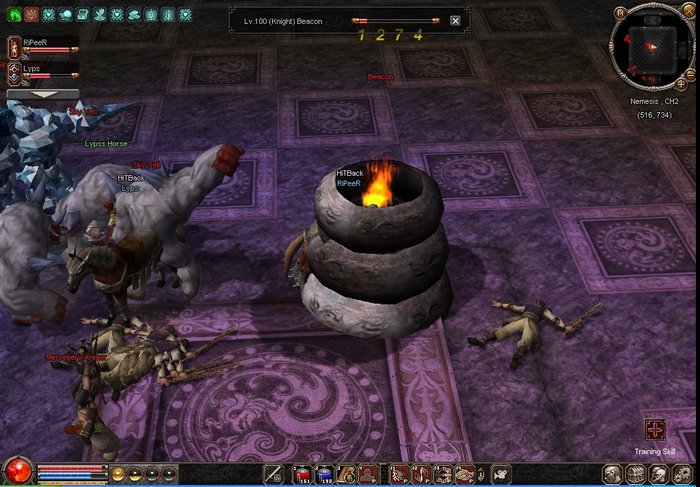Click the red orb at bottom-left corner

click(x=16, y=470)
